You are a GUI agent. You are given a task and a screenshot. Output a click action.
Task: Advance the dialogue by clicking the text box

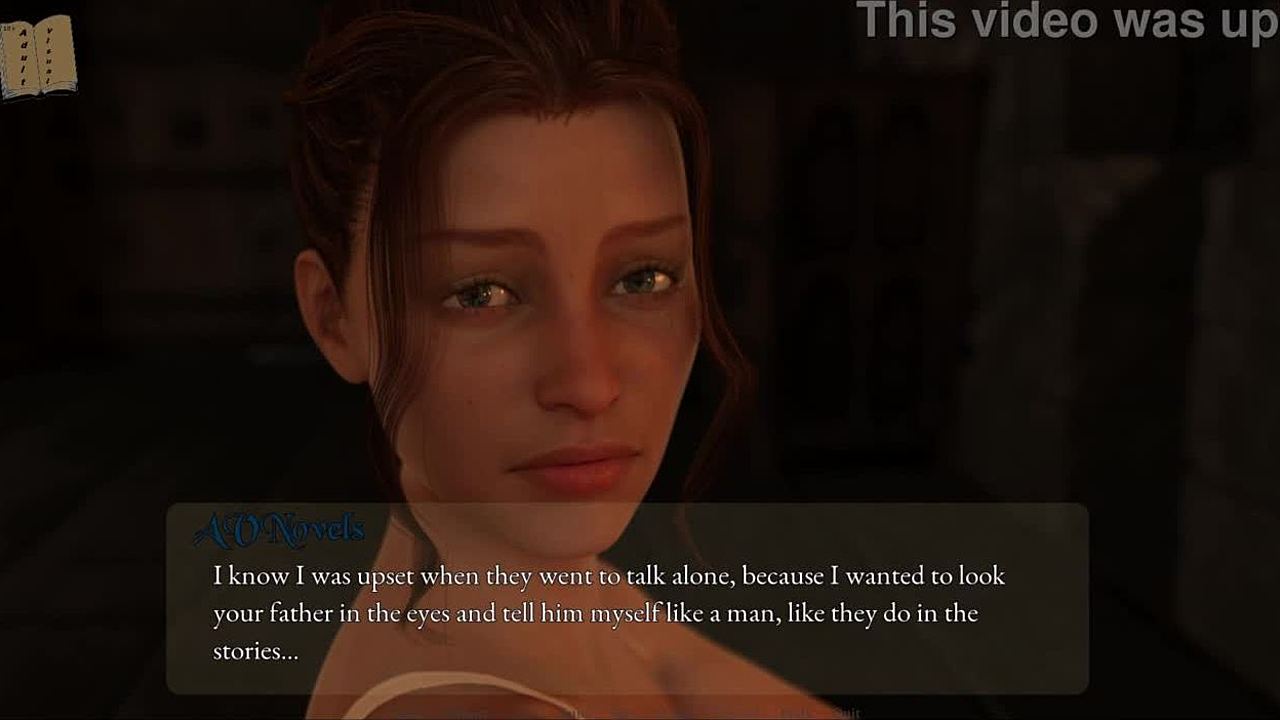point(627,612)
